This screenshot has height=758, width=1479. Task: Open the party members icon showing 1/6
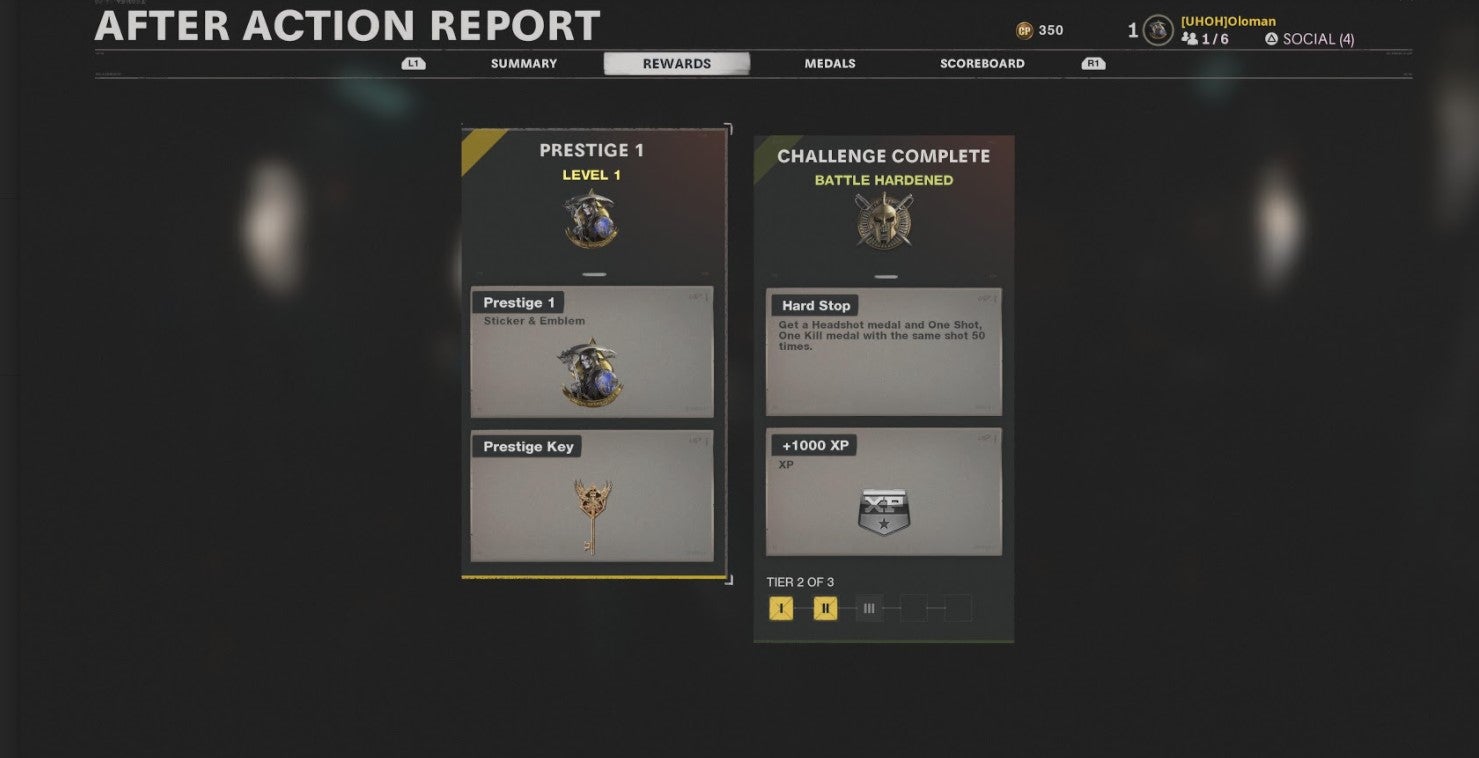pos(1196,39)
